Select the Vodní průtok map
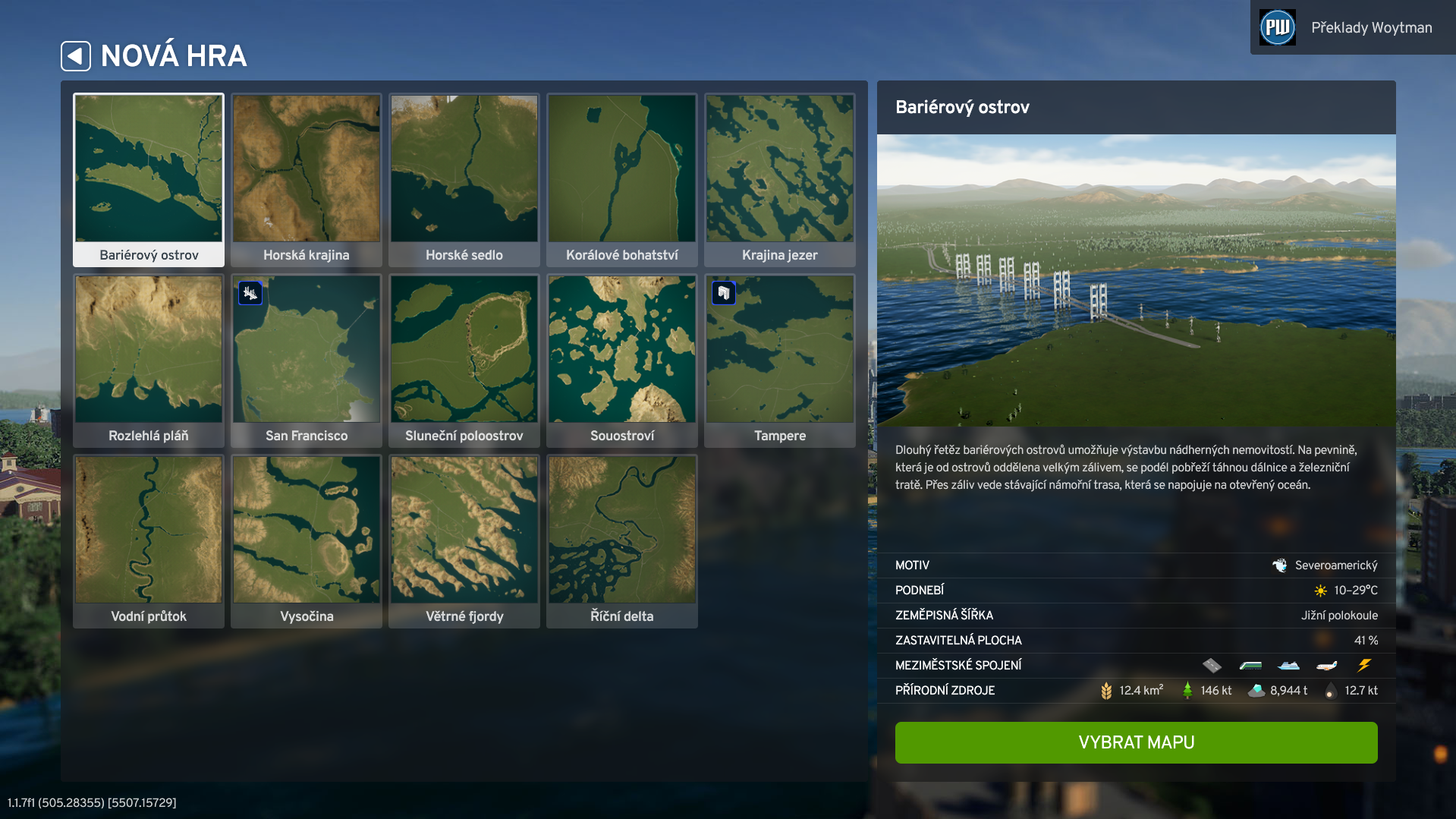This screenshot has width=1456, height=819. [x=149, y=540]
